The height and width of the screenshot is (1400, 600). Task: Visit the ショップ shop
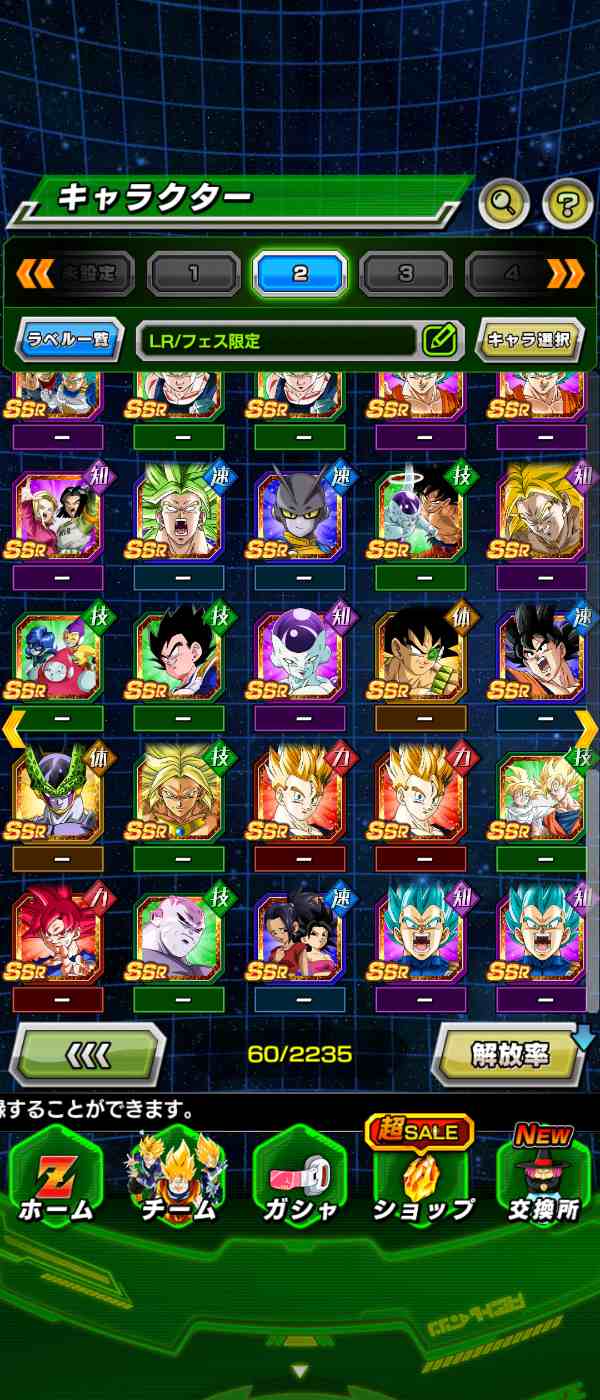pos(422,1180)
